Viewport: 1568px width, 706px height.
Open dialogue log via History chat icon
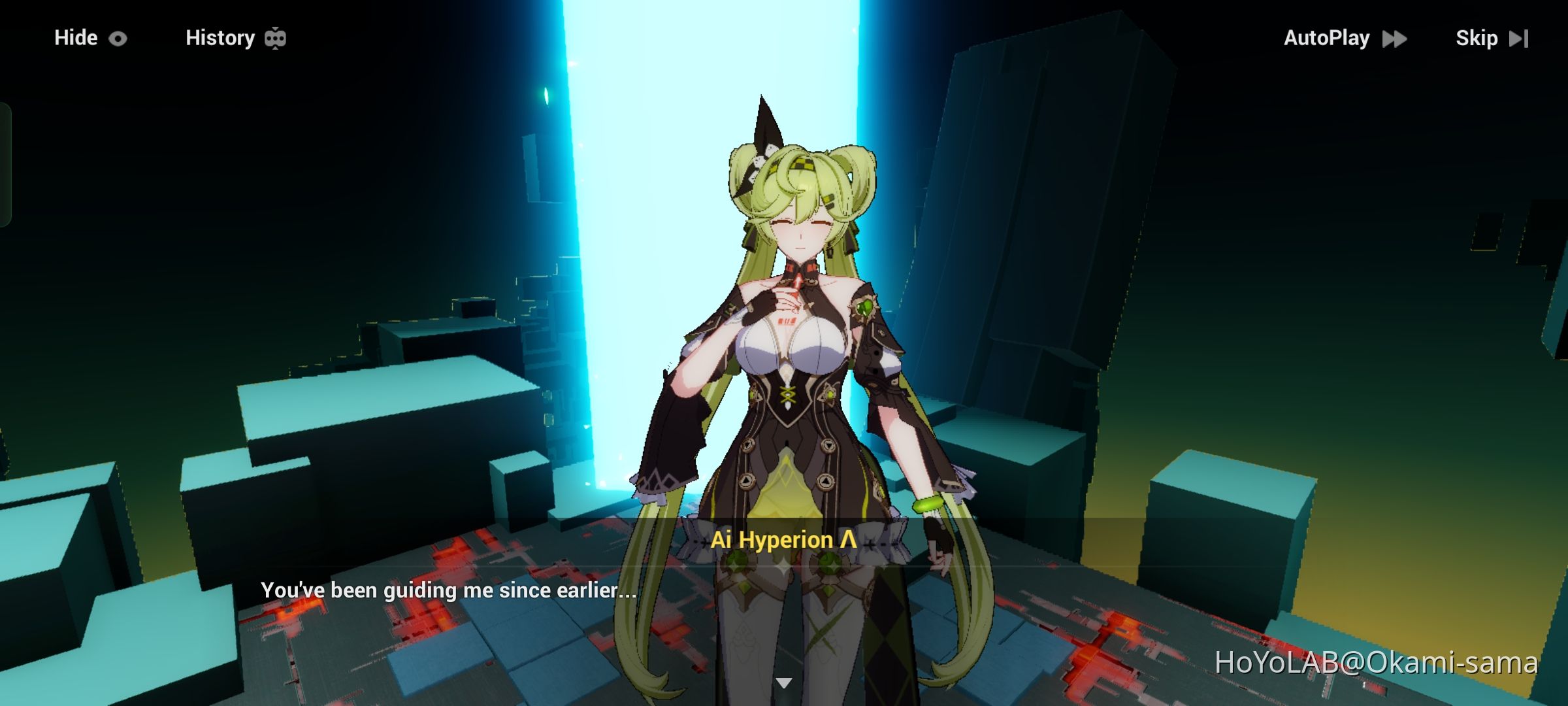[x=277, y=37]
